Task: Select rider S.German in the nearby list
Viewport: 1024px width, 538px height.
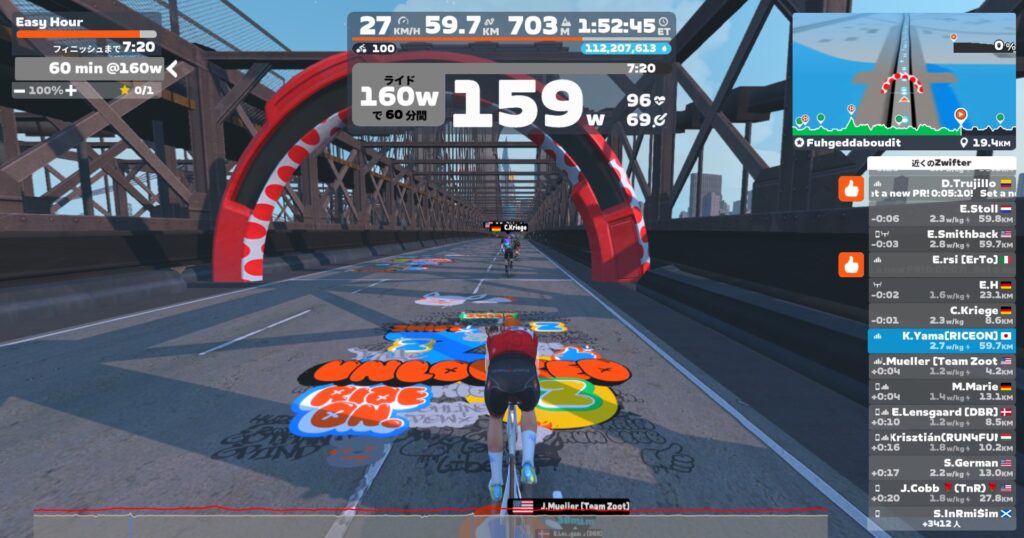Action: tap(942, 467)
